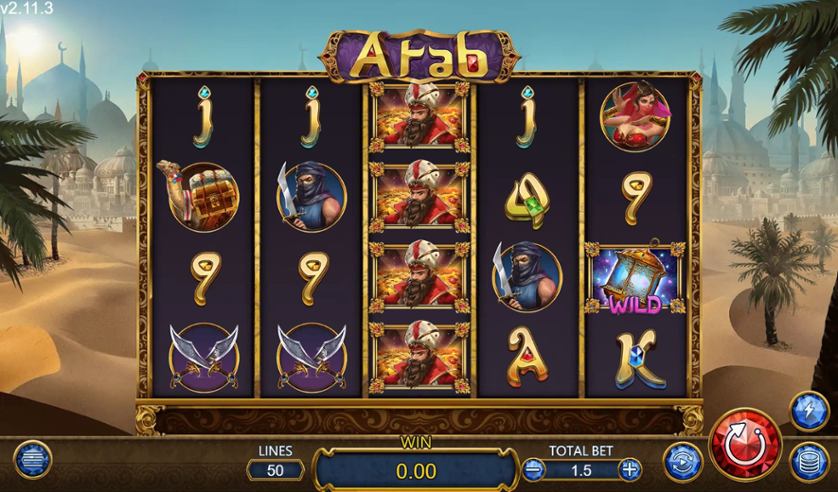Decrease the total bet with minus
The image size is (838, 492).
click(x=533, y=468)
